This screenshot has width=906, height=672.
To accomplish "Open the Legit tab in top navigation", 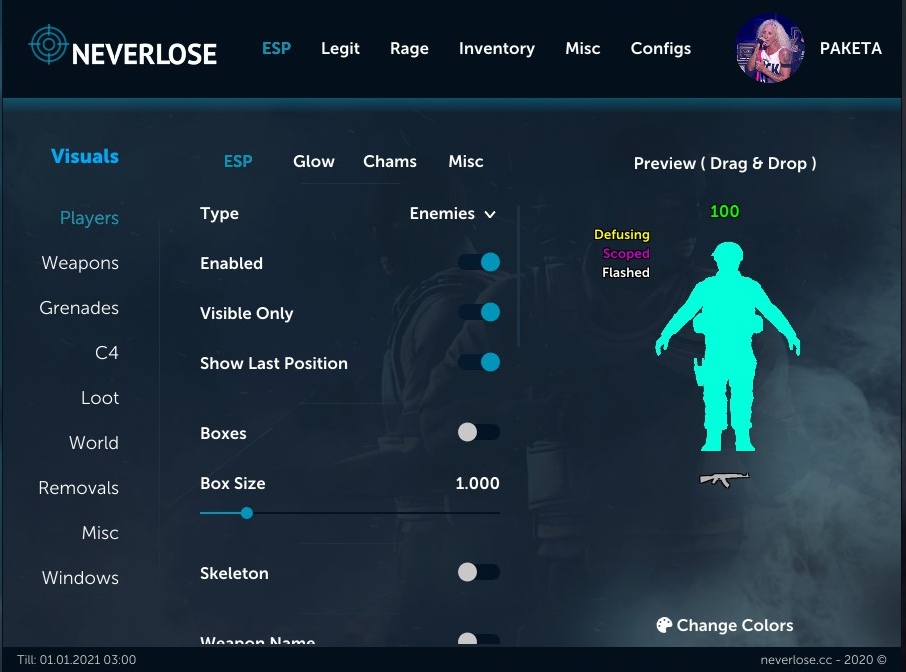I will [x=340, y=48].
